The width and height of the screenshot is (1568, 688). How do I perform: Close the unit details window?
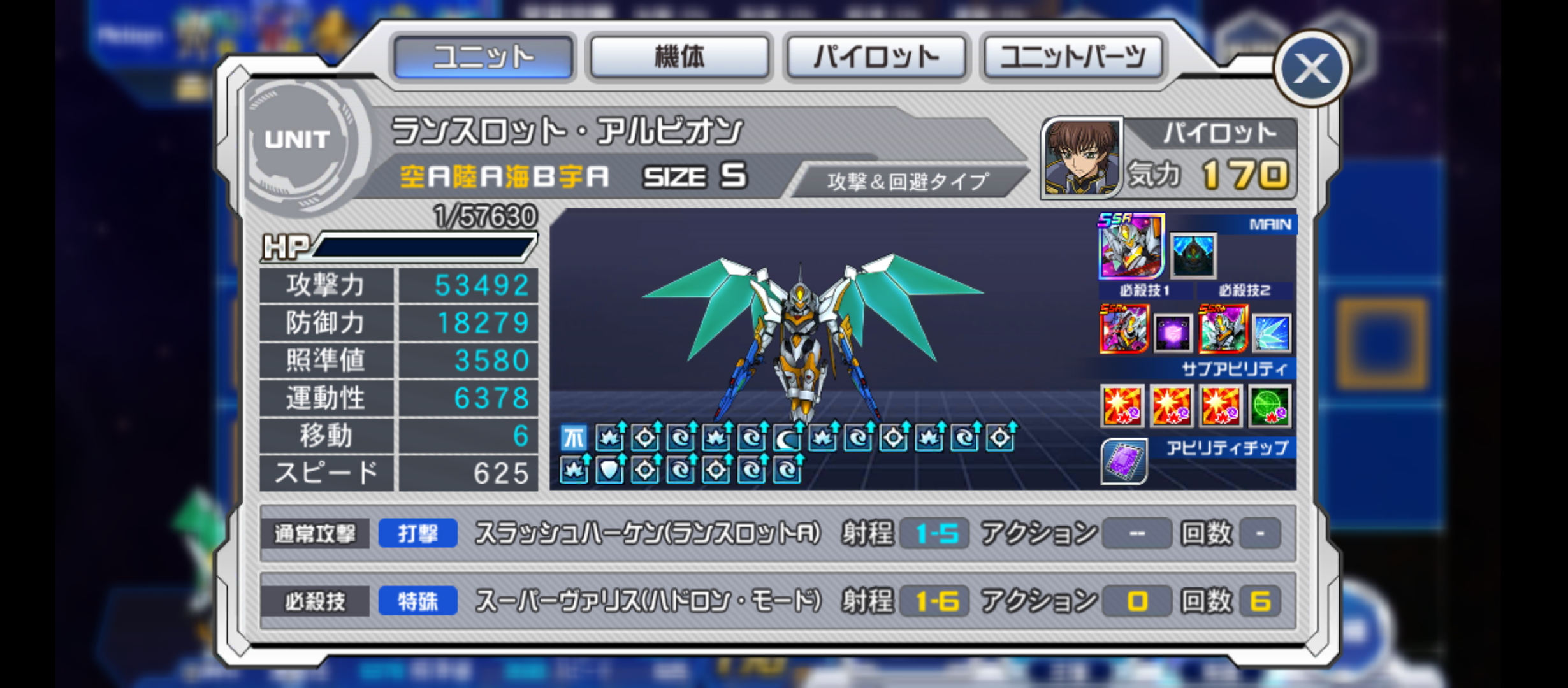[1312, 68]
